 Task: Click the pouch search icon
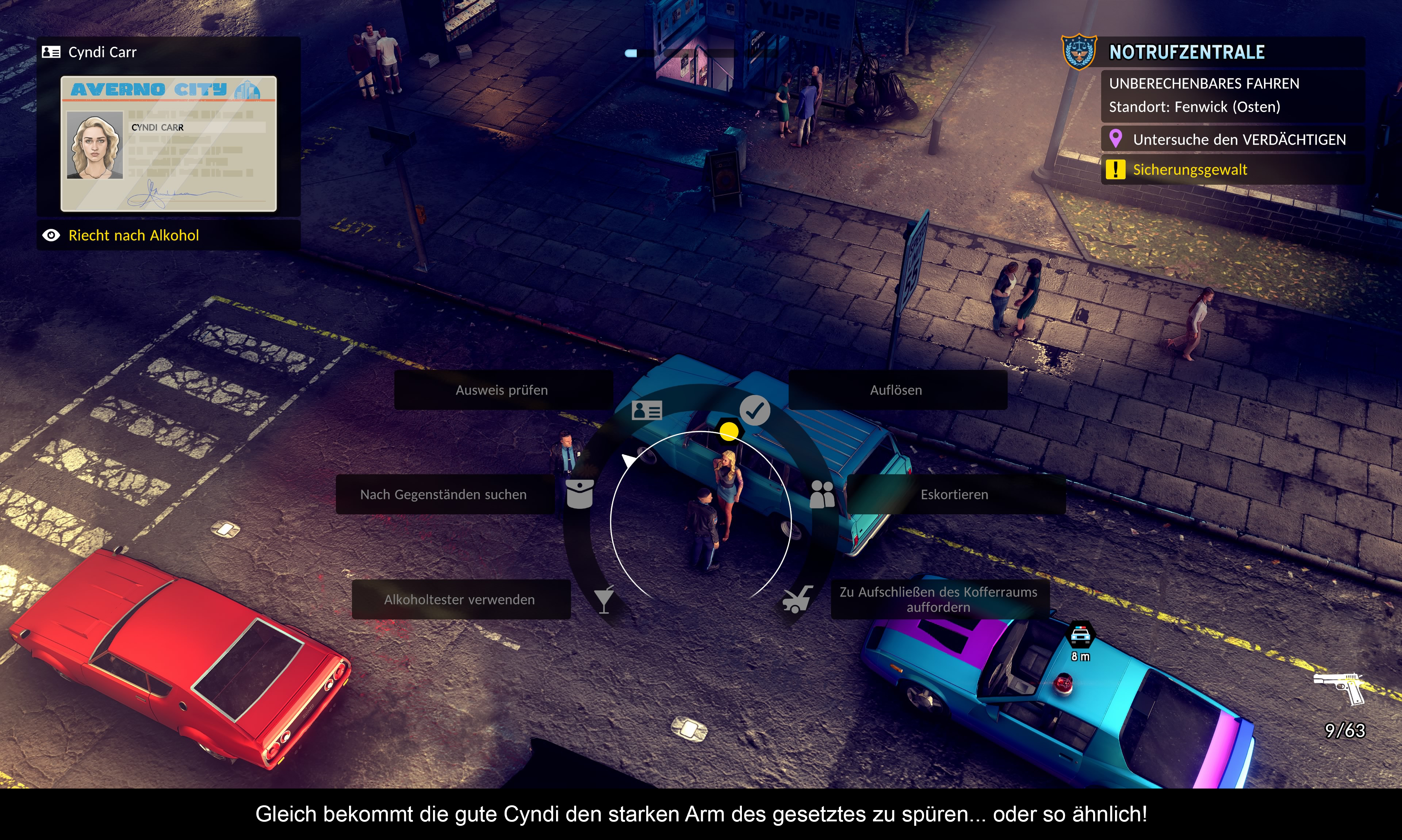pyautogui.click(x=579, y=494)
